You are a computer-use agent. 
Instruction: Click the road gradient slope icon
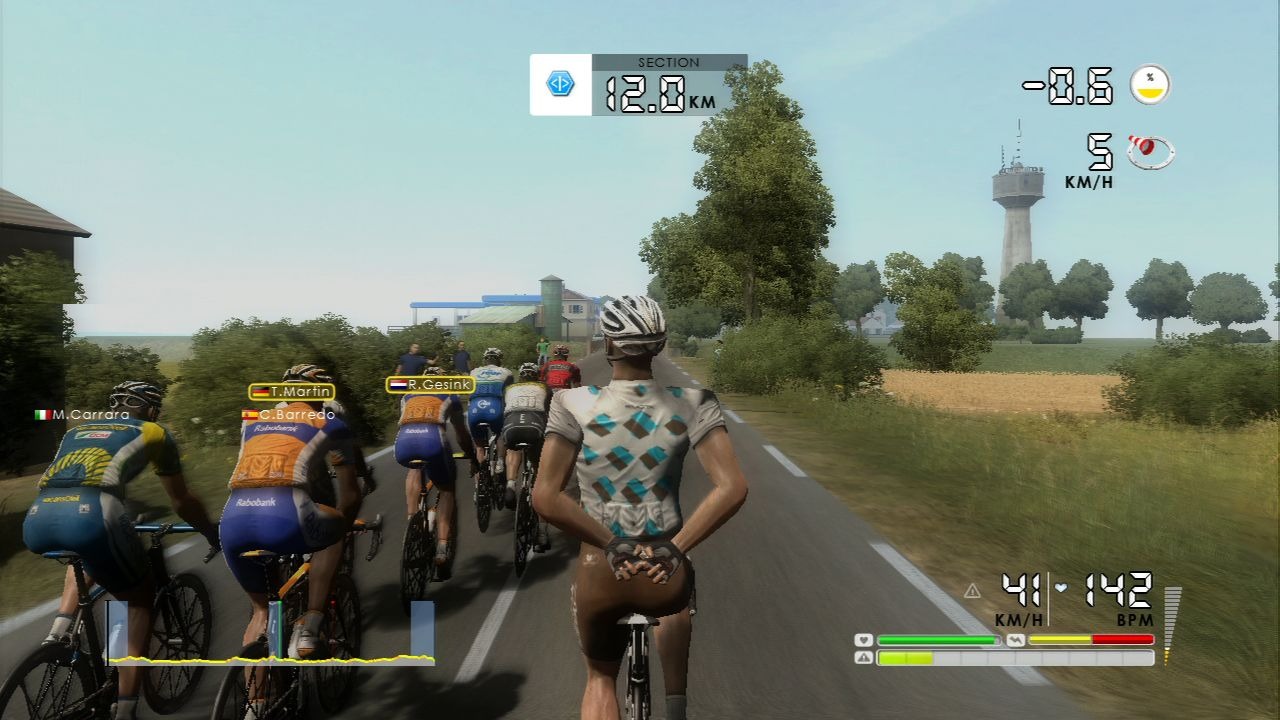[1150, 85]
